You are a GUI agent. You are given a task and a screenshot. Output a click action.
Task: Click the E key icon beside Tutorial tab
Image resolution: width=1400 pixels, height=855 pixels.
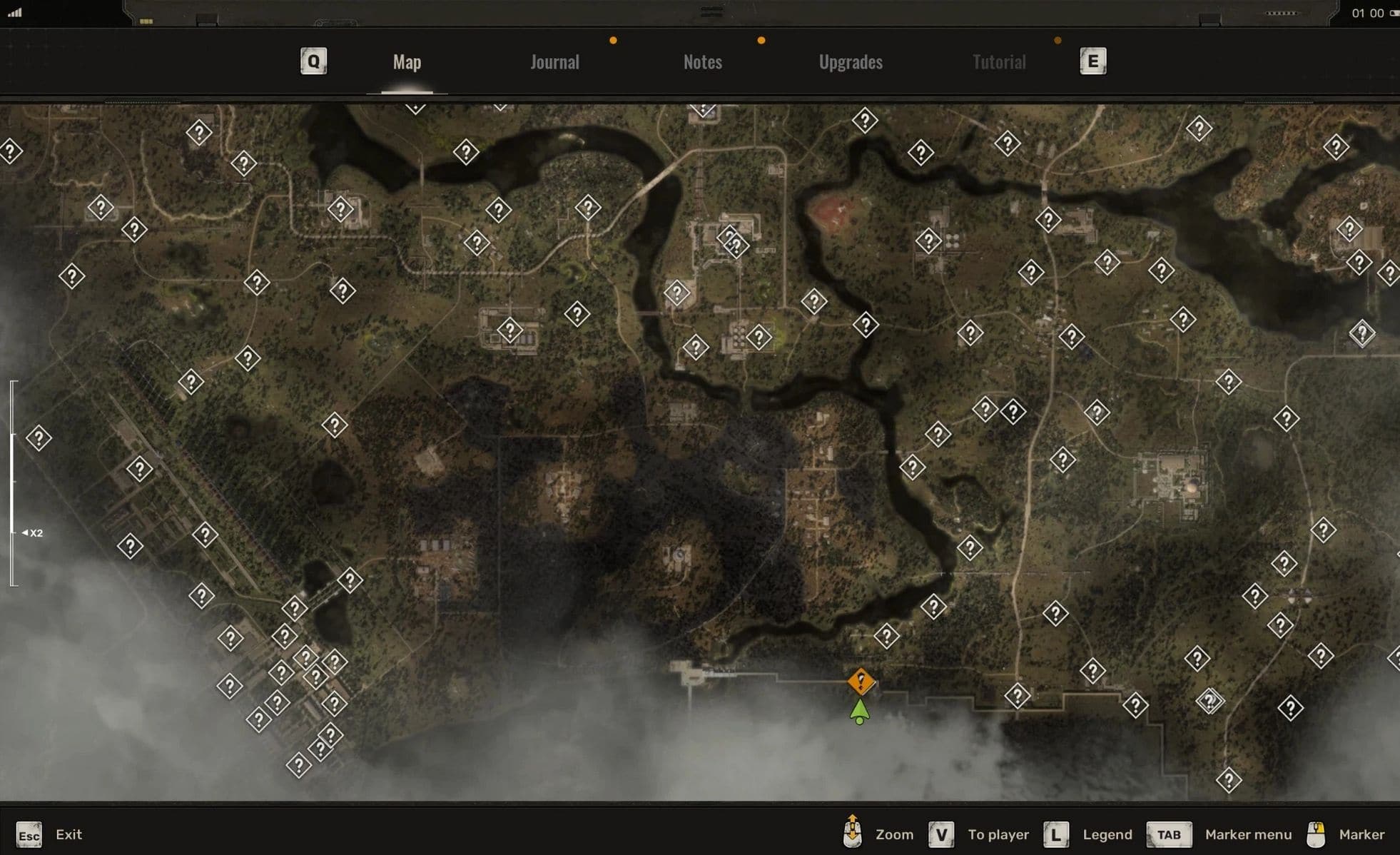pos(1092,62)
